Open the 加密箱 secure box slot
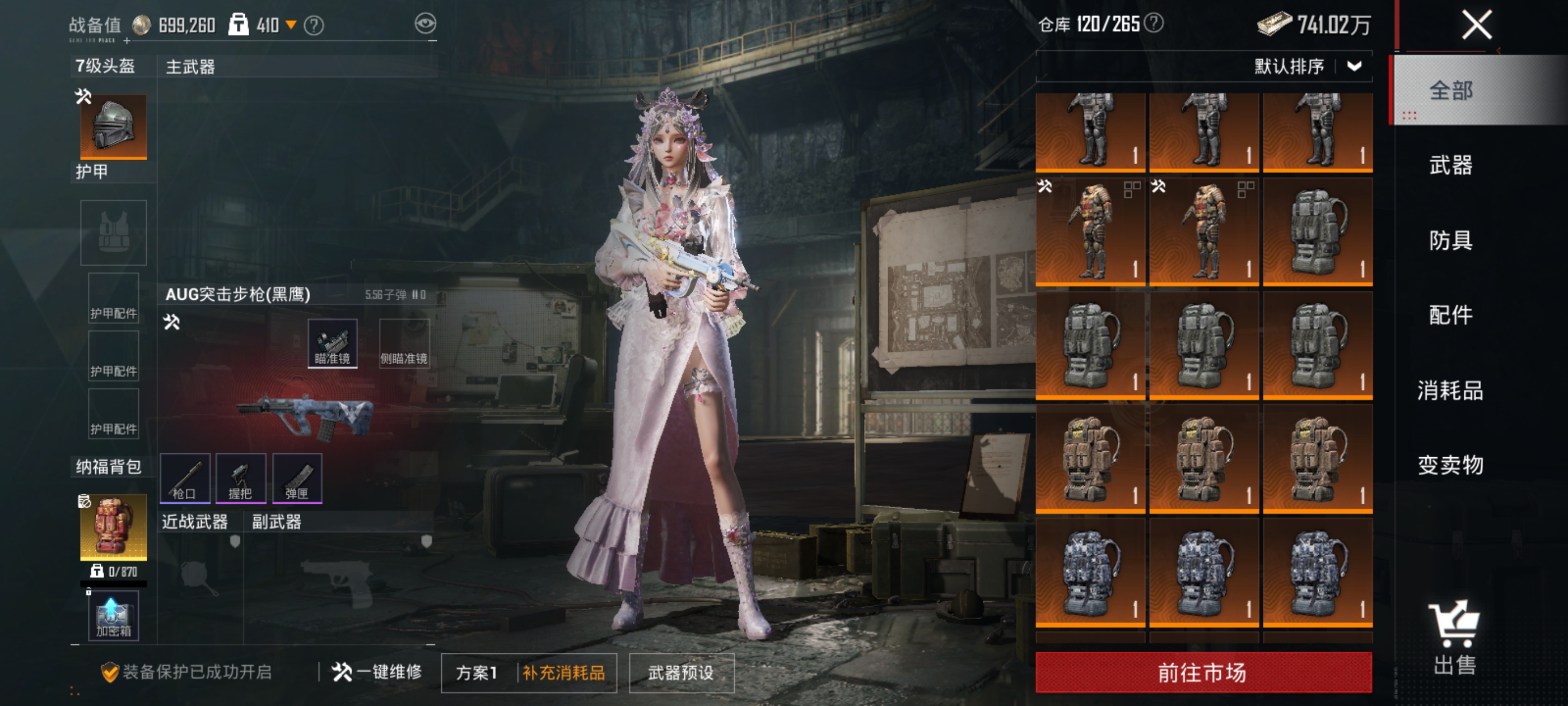 coord(113,616)
